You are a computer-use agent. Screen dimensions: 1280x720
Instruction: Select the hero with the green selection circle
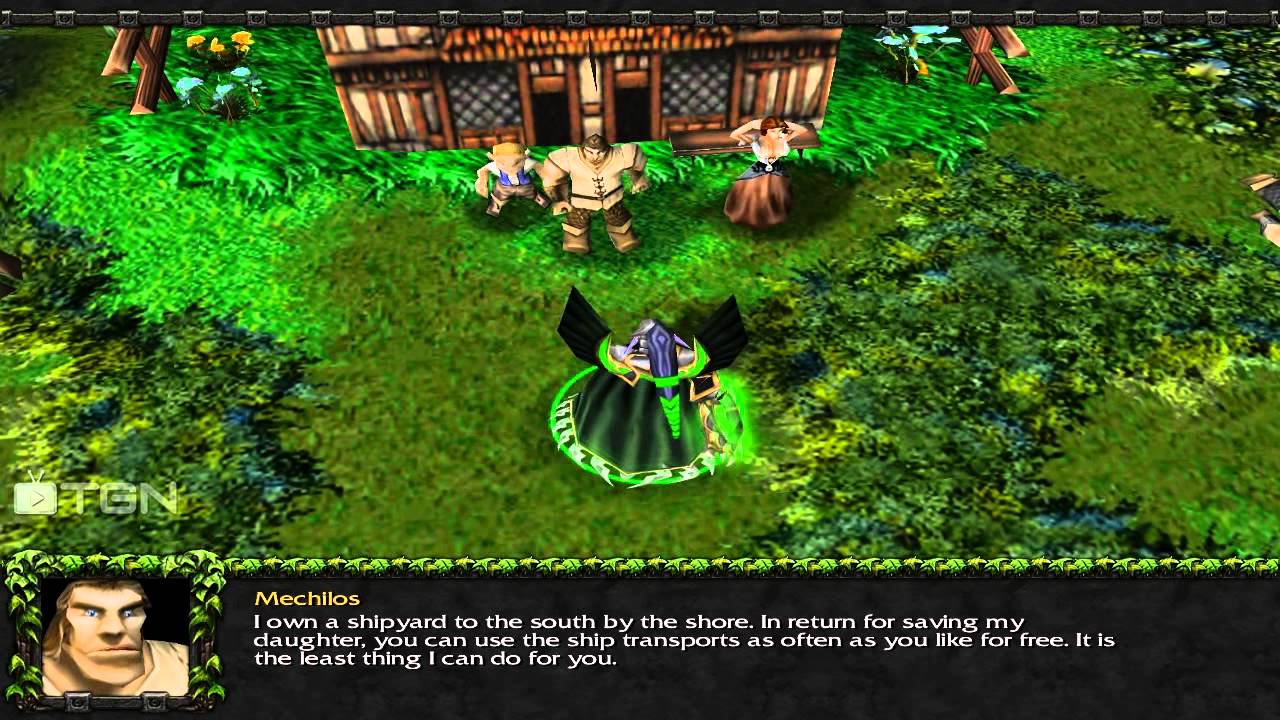point(650,395)
